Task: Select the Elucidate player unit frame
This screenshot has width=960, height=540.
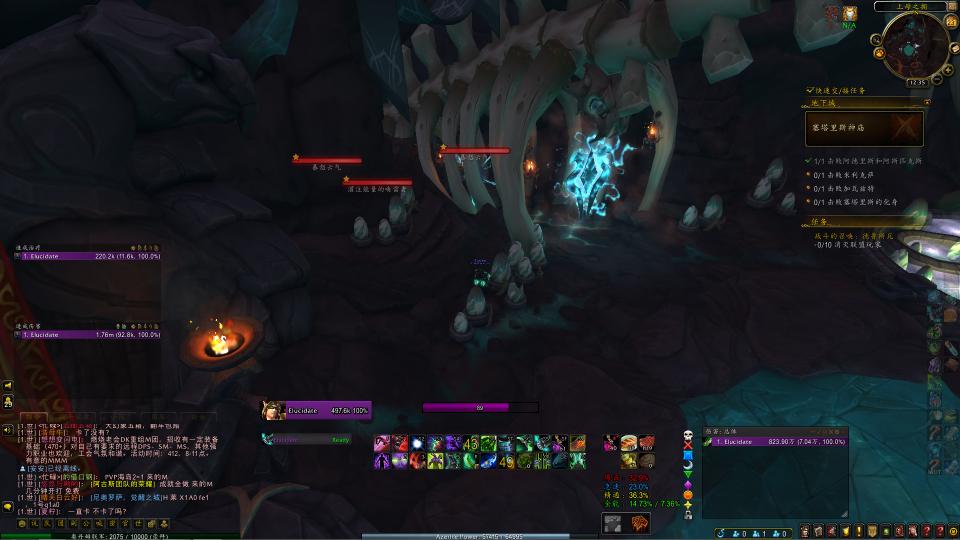Action: point(316,410)
